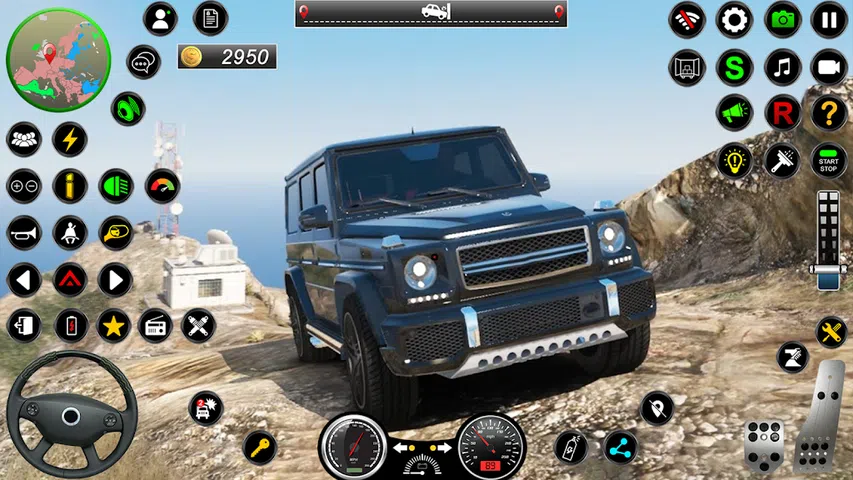Screen dimensions: 853x480
Task: Toggle the music note button
Action: click(x=783, y=67)
